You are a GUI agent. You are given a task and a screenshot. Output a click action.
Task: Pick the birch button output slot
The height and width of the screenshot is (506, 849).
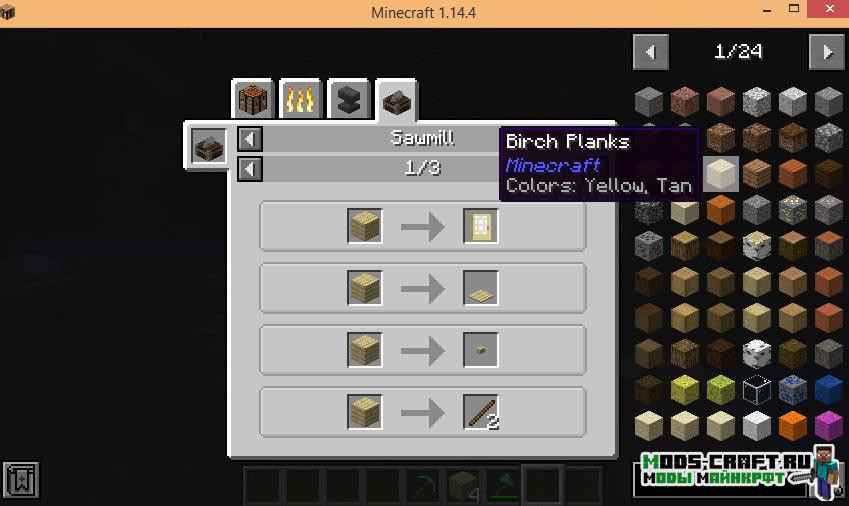(x=481, y=350)
